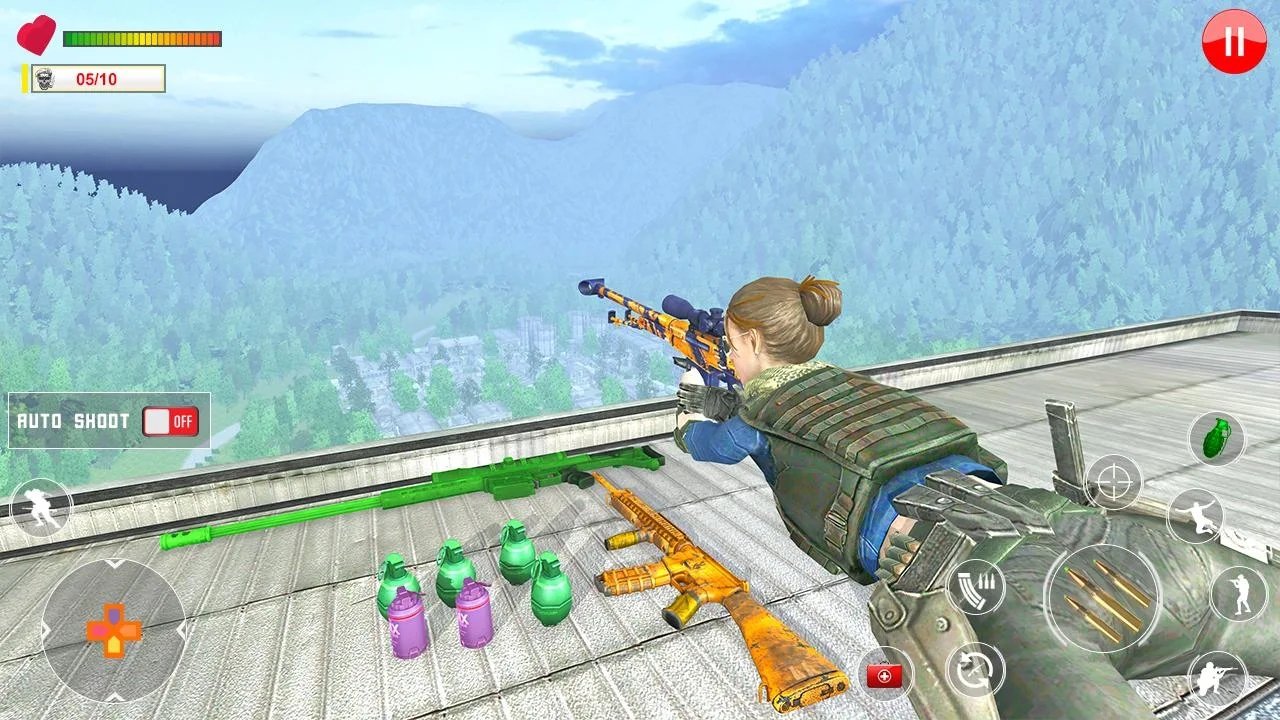Activate the jumping soldier icon
This screenshot has width=1280, height=720.
point(1196,516)
